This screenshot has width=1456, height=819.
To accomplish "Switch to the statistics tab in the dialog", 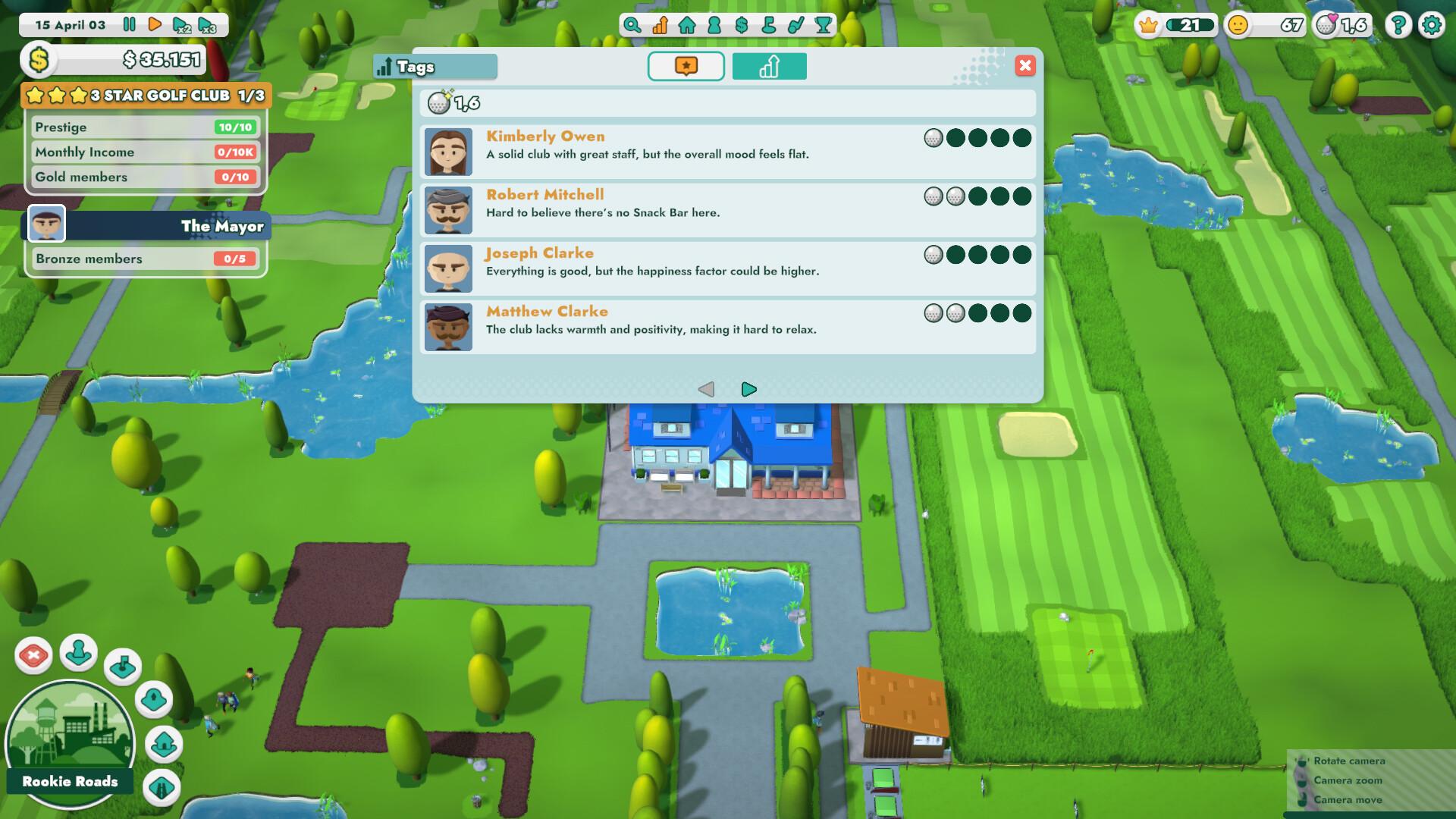I will [x=769, y=67].
